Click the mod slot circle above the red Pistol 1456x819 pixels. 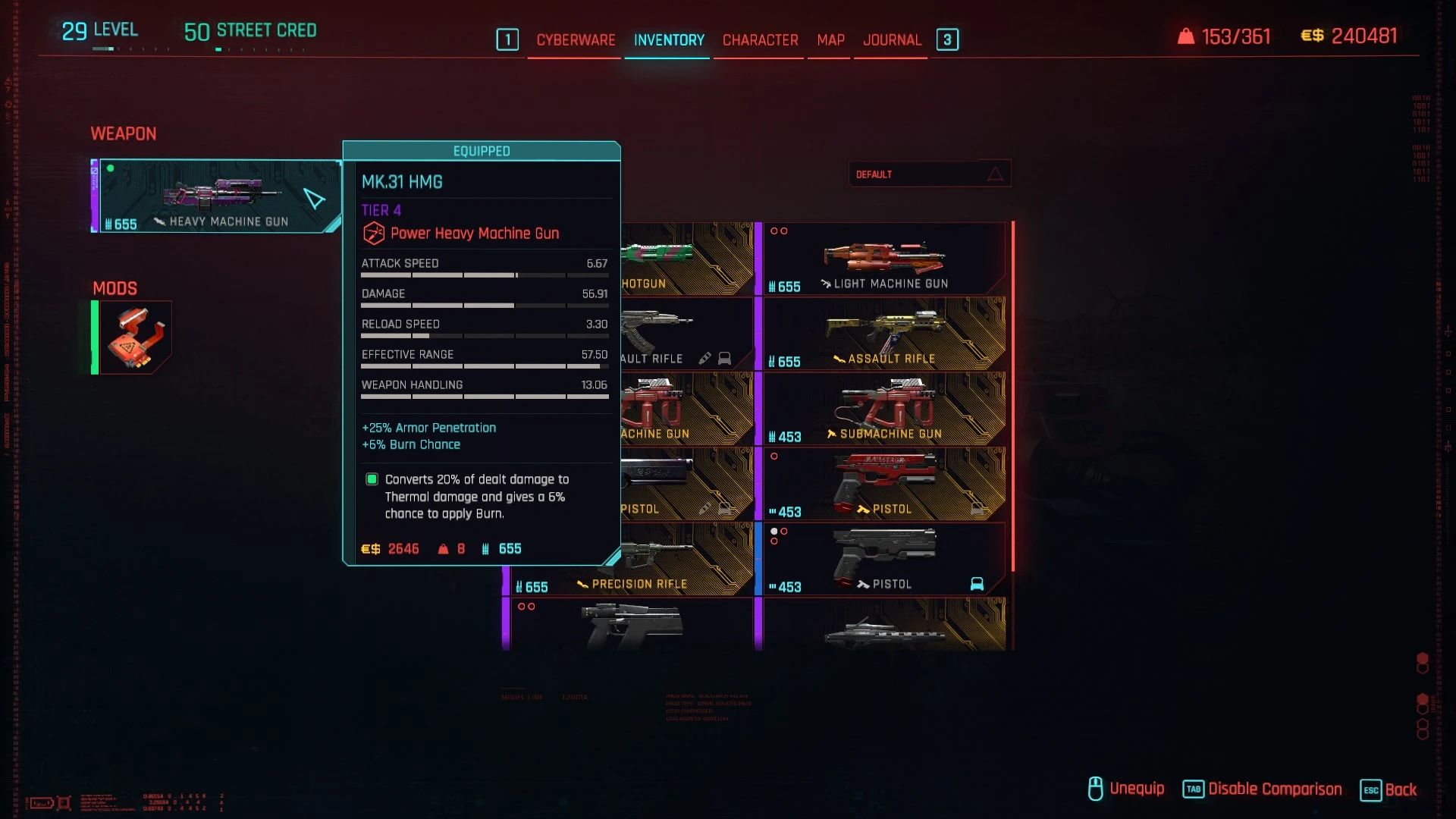coord(775,456)
